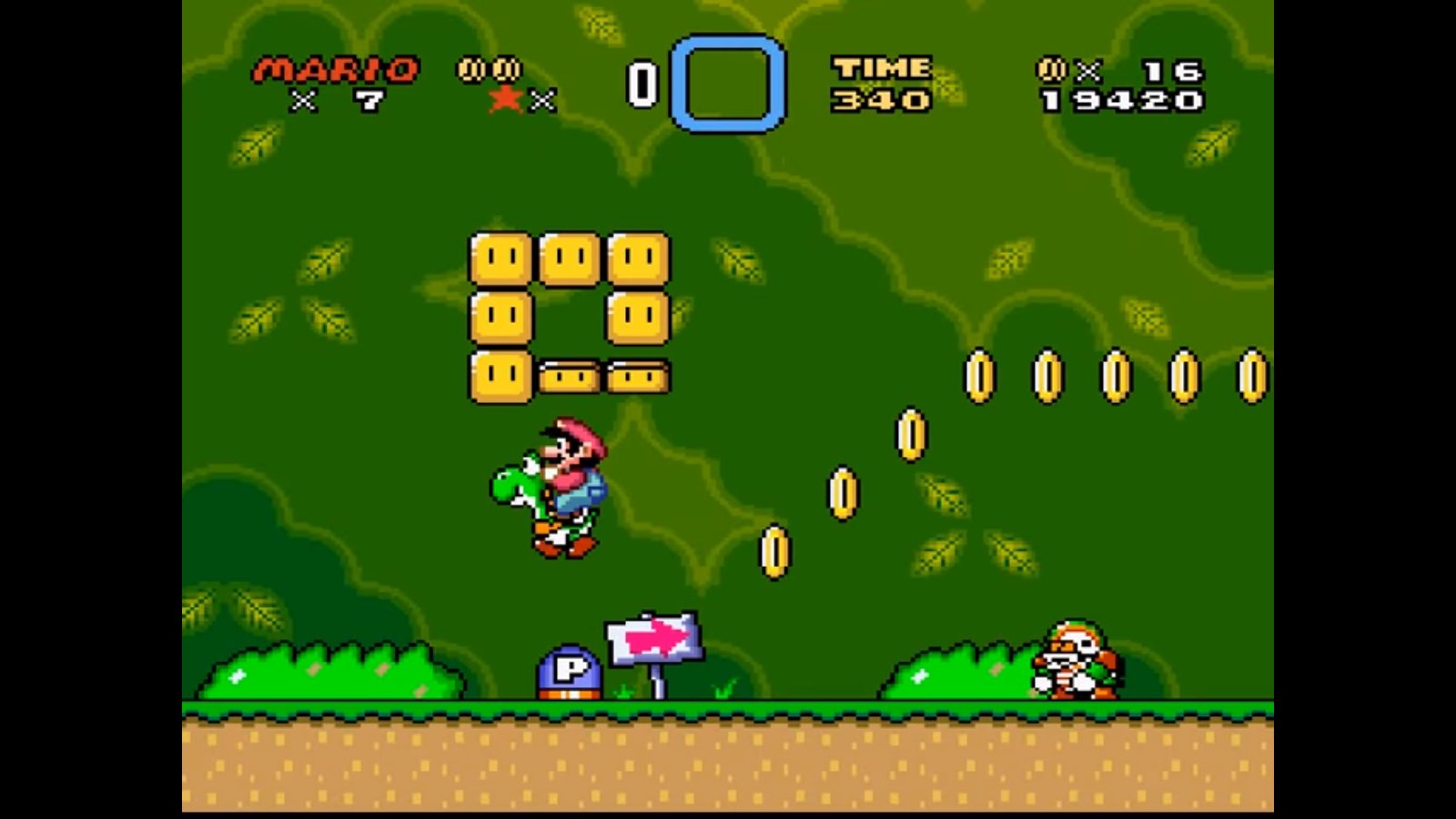This screenshot has height=819, width=1456.
Task: Select the TIME label in the status bar
Action: click(x=882, y=66)
